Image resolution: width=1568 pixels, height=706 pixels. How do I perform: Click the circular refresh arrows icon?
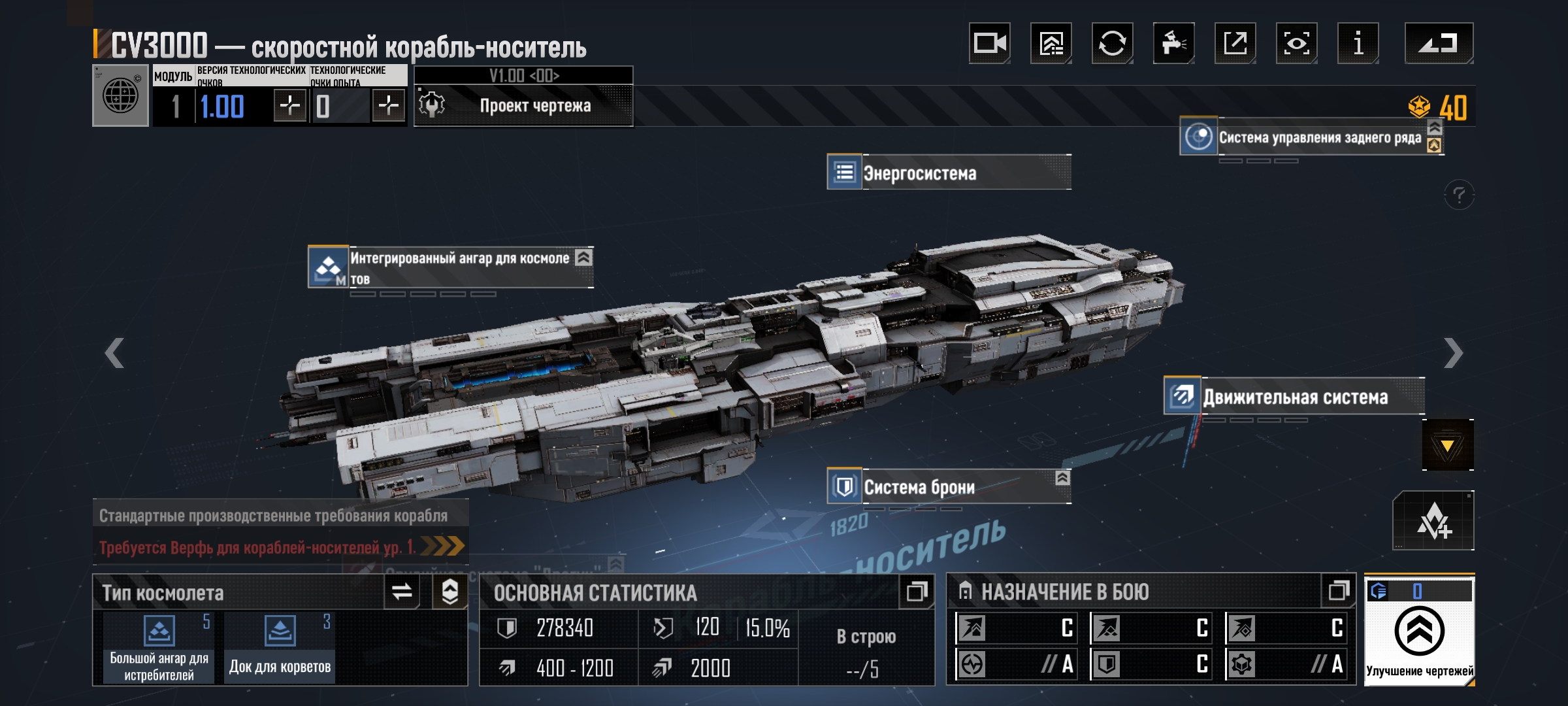1112,44
